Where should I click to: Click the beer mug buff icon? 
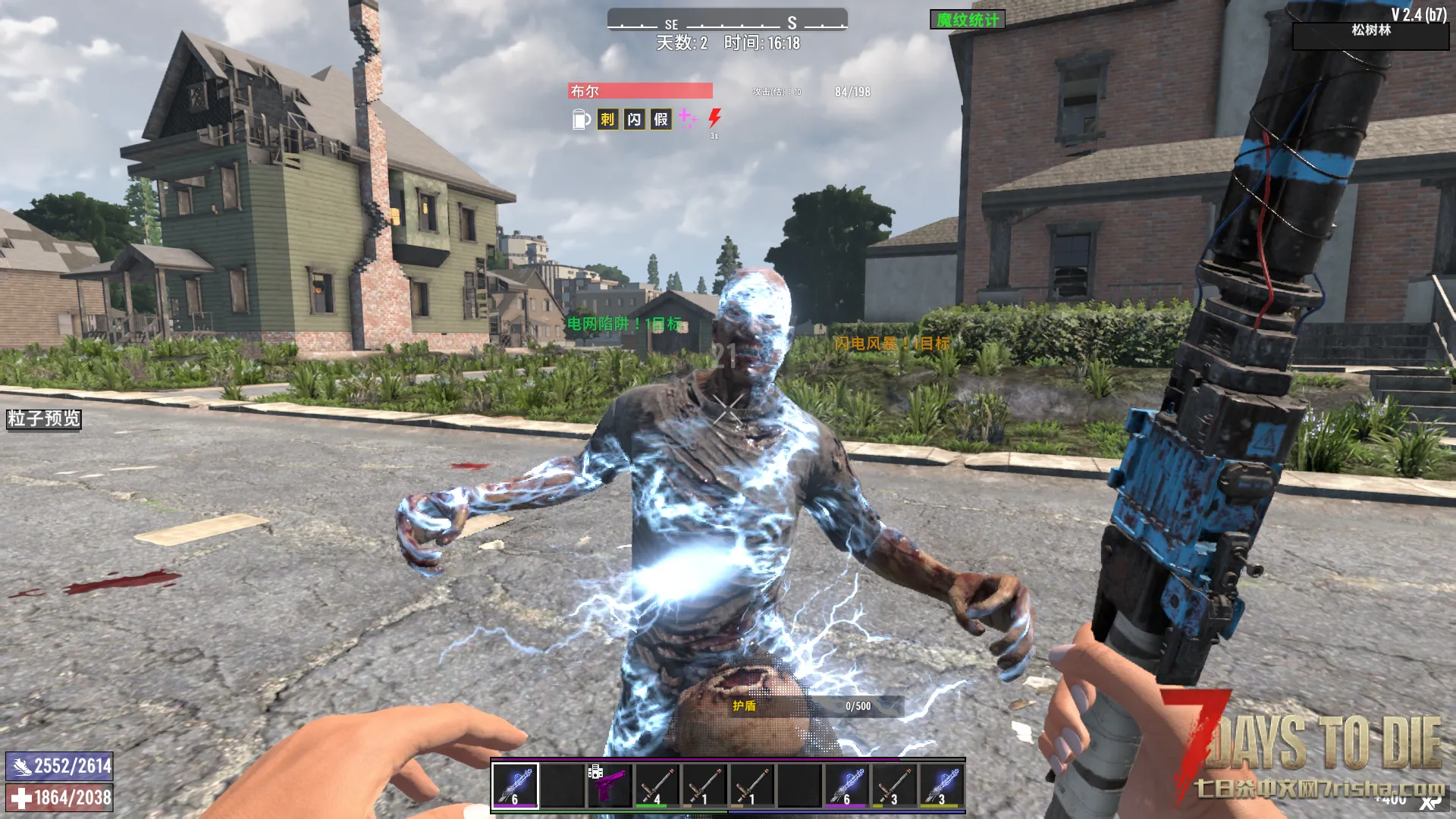[x=580, y=119]
